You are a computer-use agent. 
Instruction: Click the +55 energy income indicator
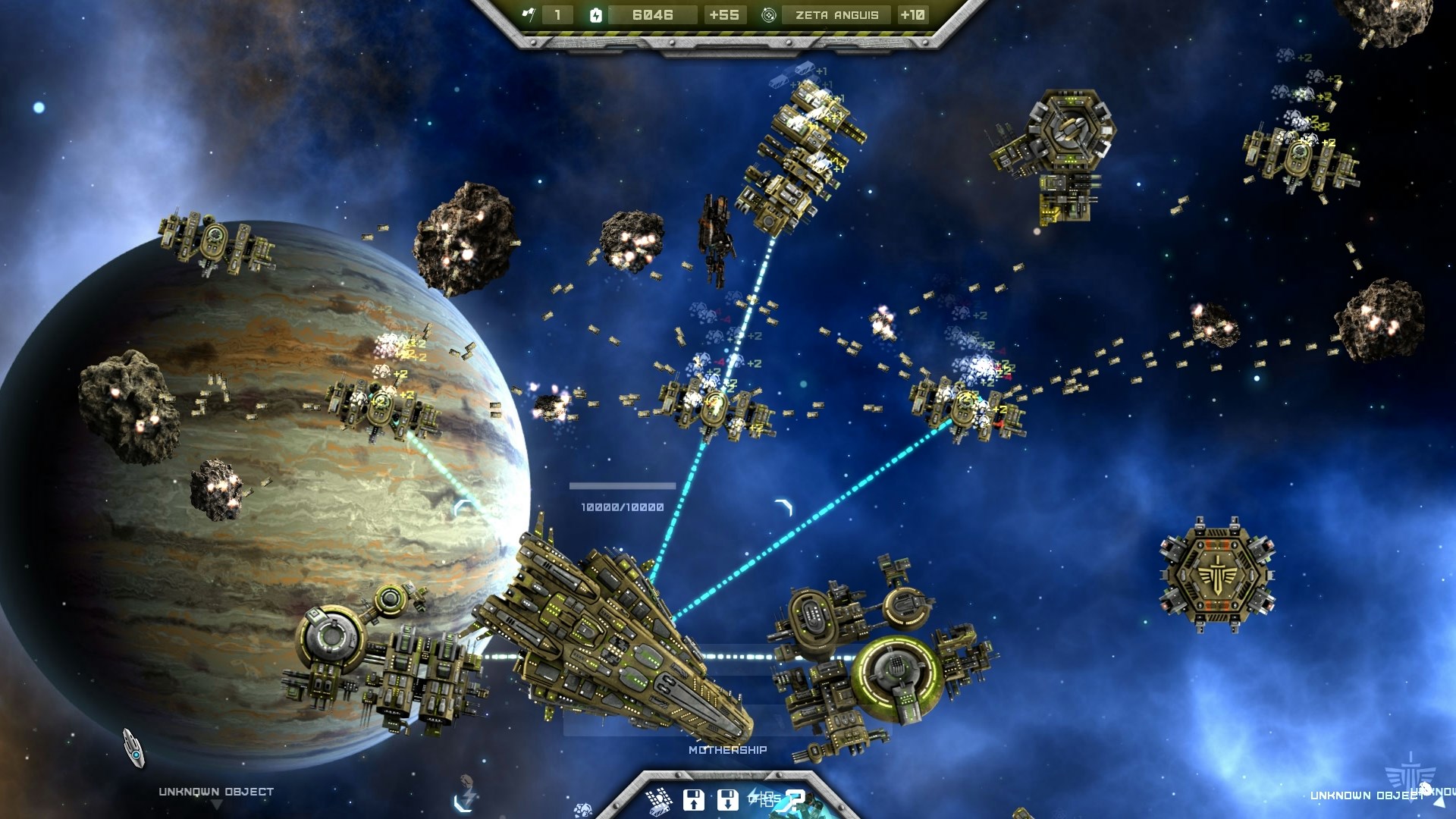point(724,14)
